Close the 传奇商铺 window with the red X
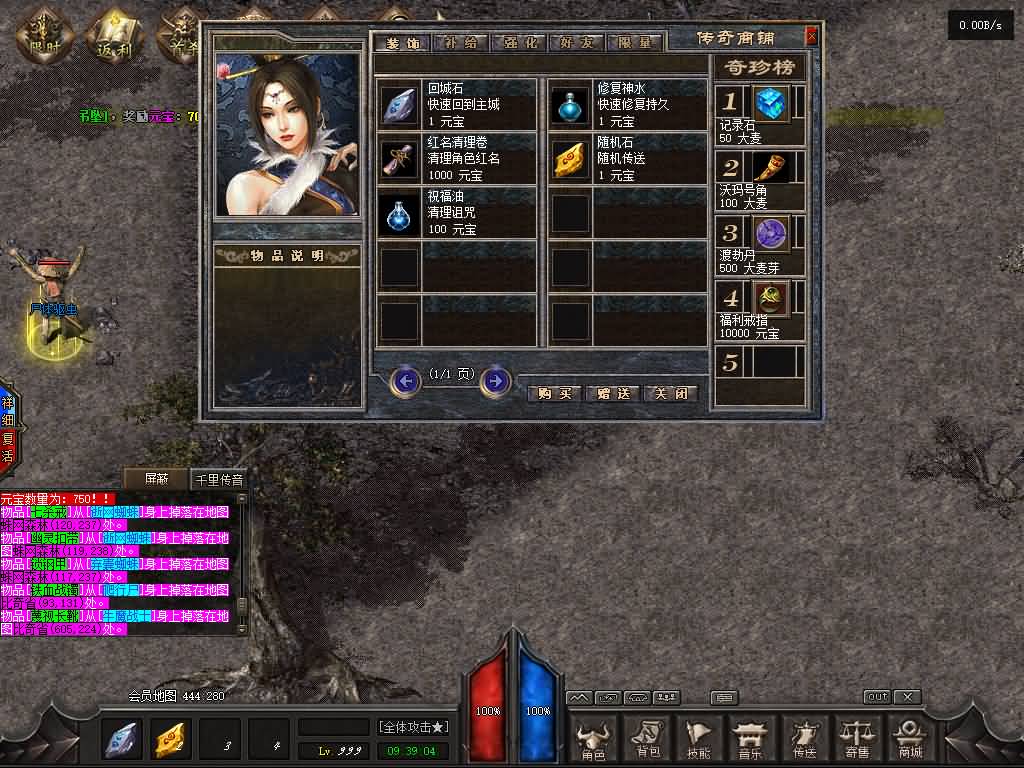 [x=811, y=37]
